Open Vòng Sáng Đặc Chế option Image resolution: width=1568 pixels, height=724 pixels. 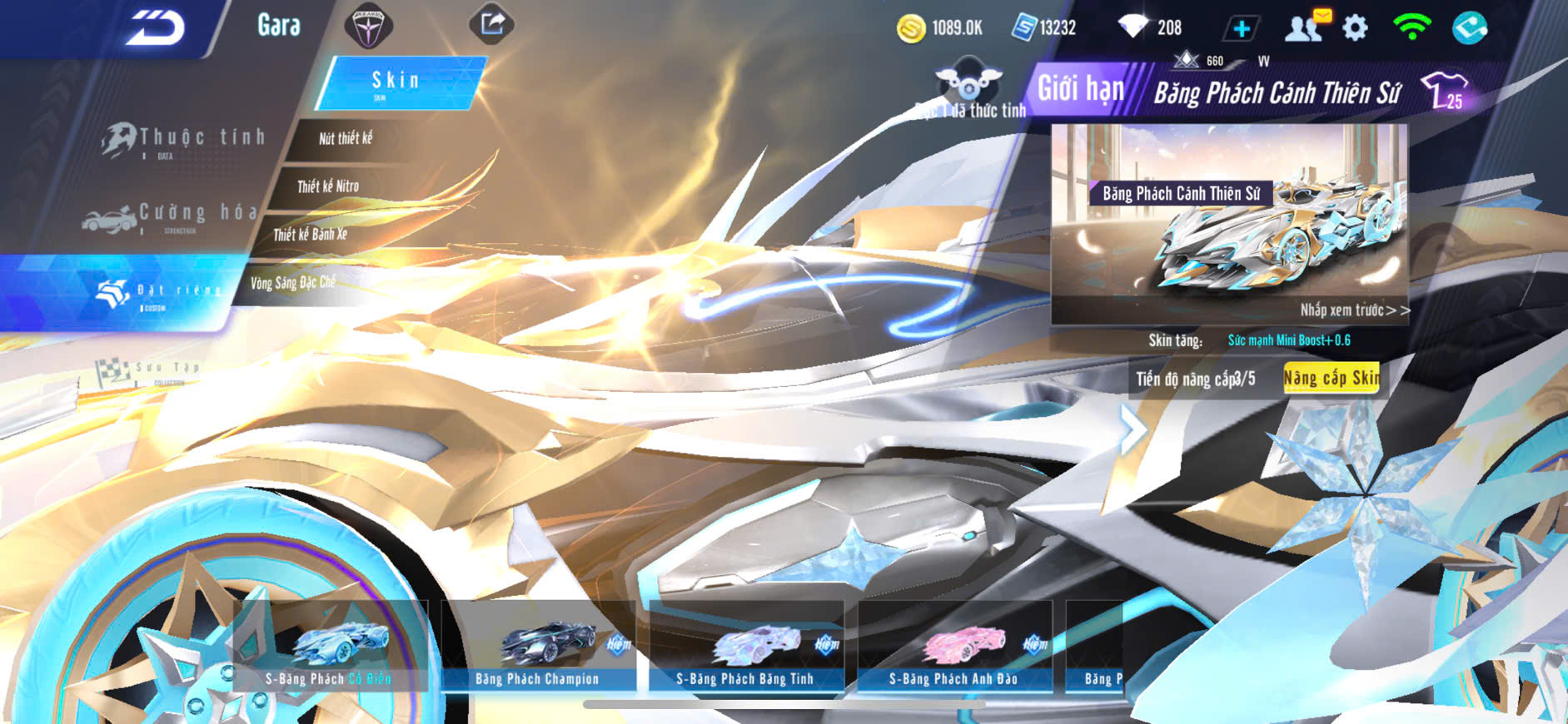[x=292, y=283]
